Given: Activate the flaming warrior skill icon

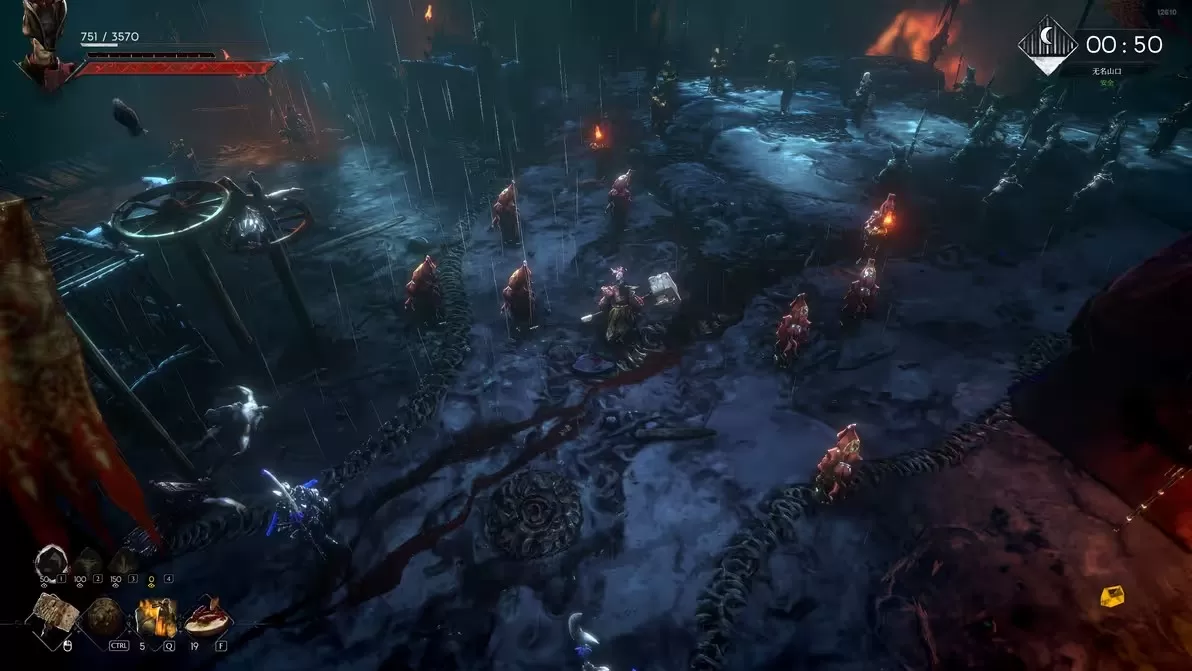Looking at the screenshot, I should pos(155,617).
